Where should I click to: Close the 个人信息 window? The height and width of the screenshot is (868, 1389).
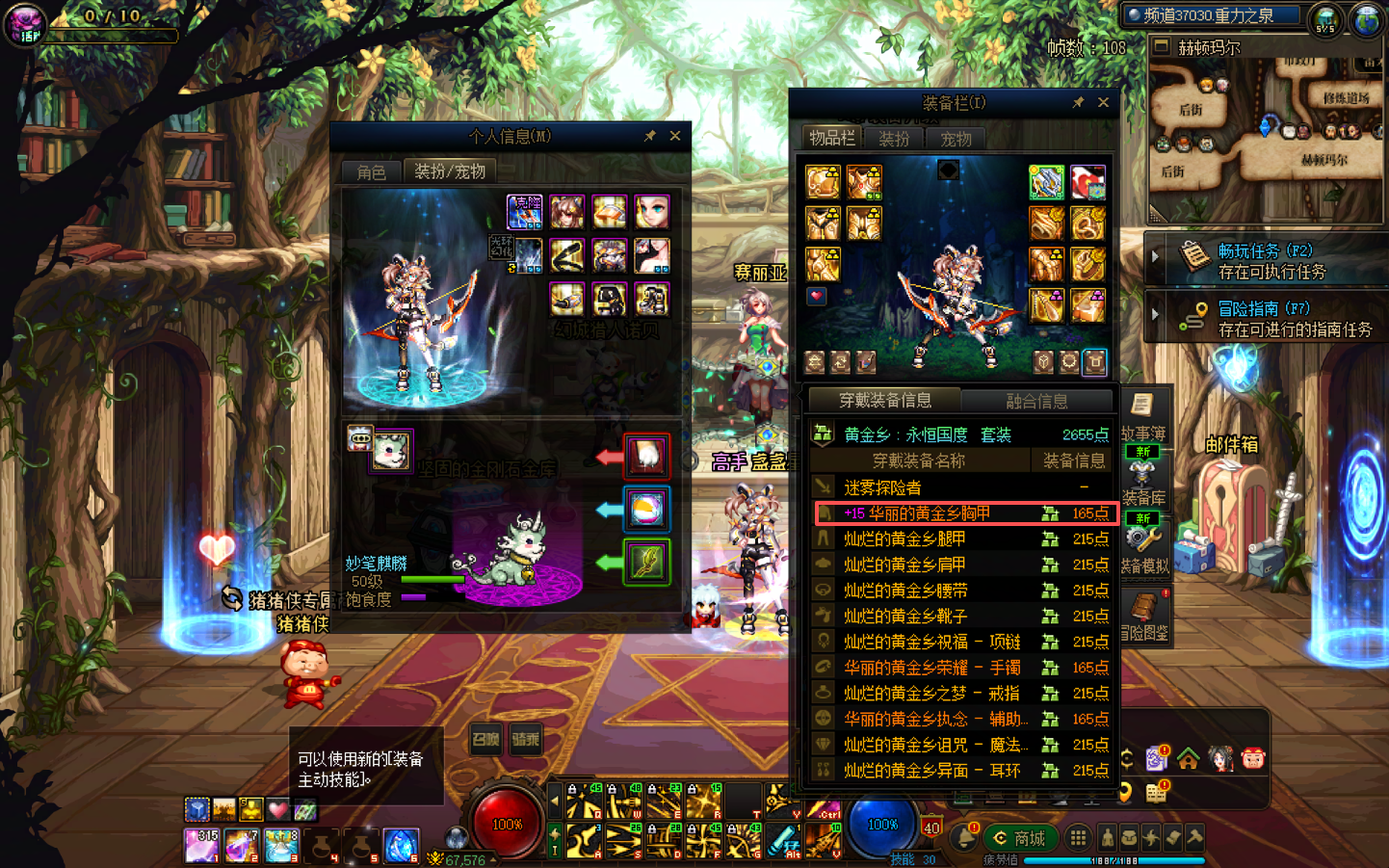[675, 136]
